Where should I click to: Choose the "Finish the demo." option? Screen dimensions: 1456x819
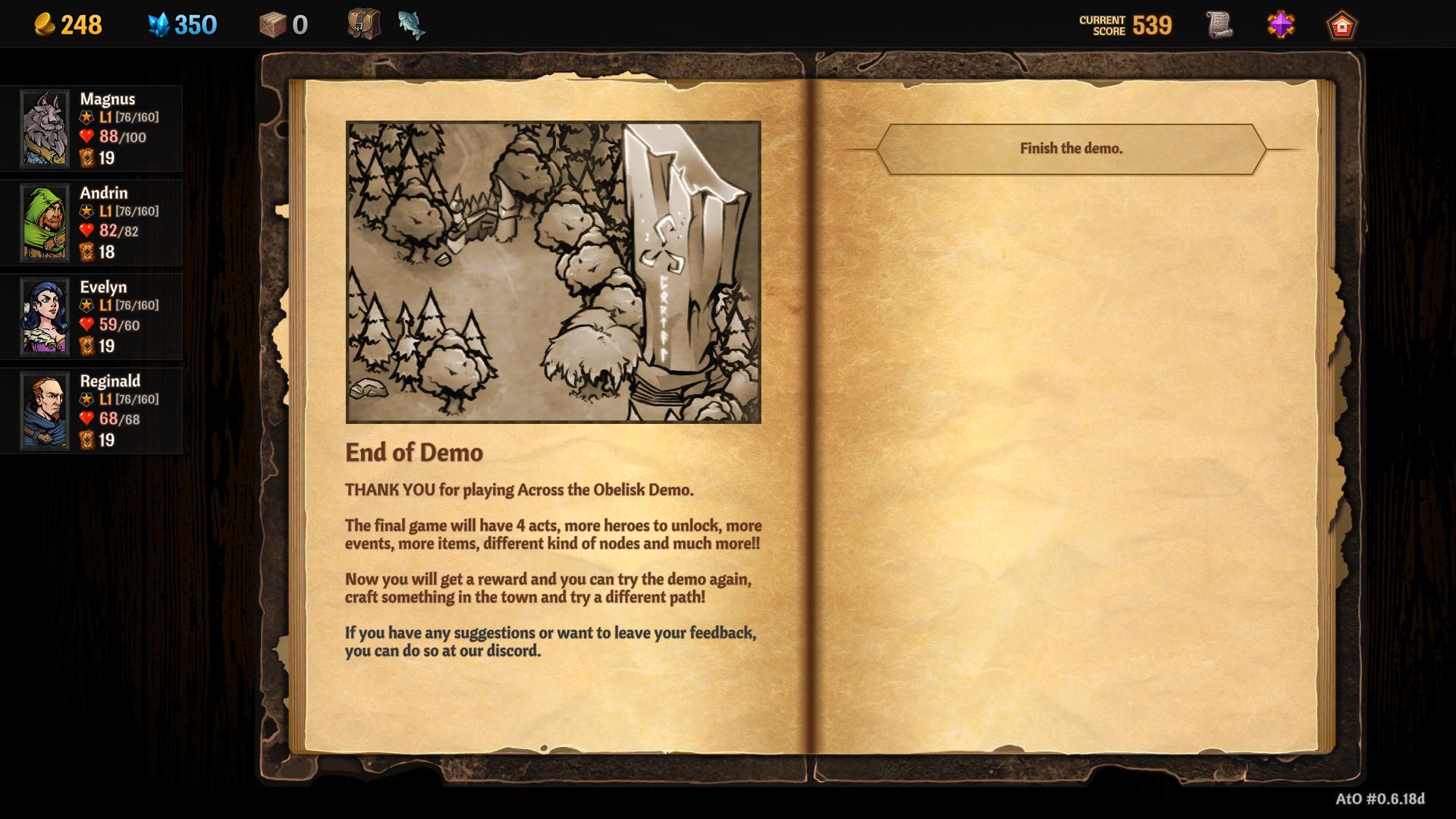(x=1070, y=149)
